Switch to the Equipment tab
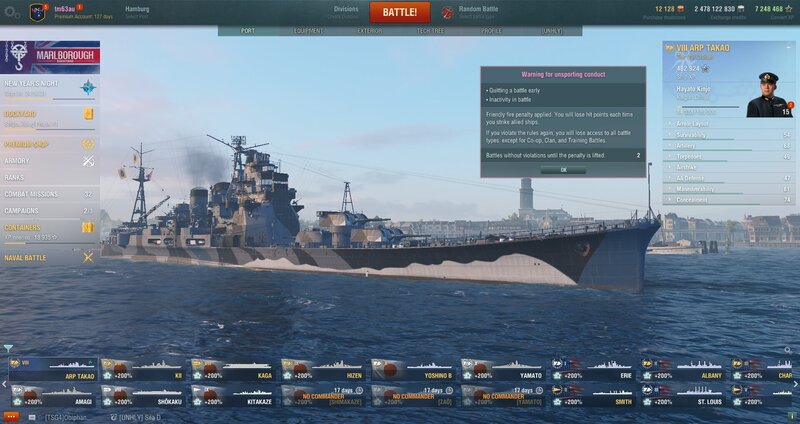 point(309,31)
